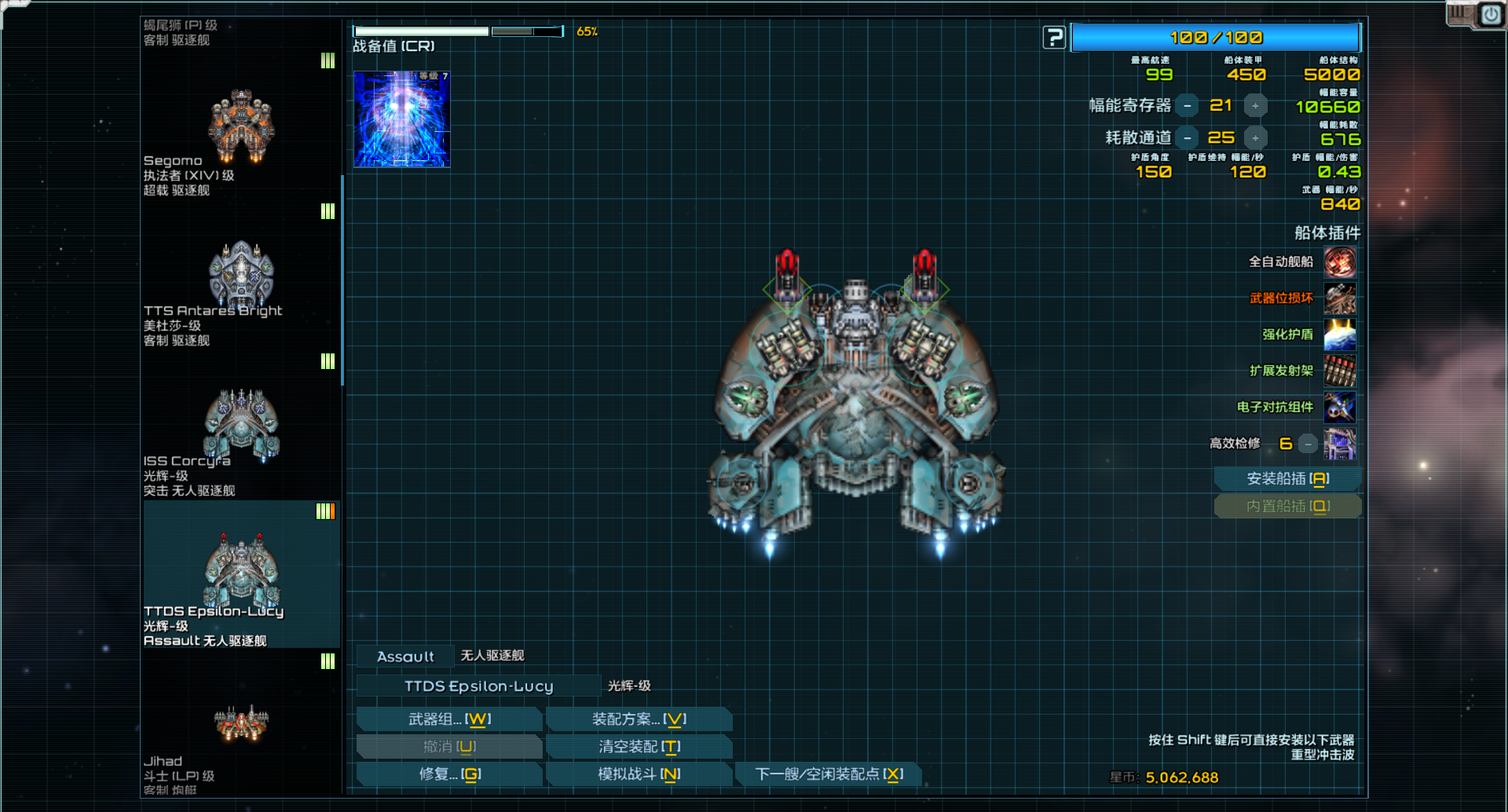Click the power button in top corner
The image size is (1508, 812).
pos(1490,15)
